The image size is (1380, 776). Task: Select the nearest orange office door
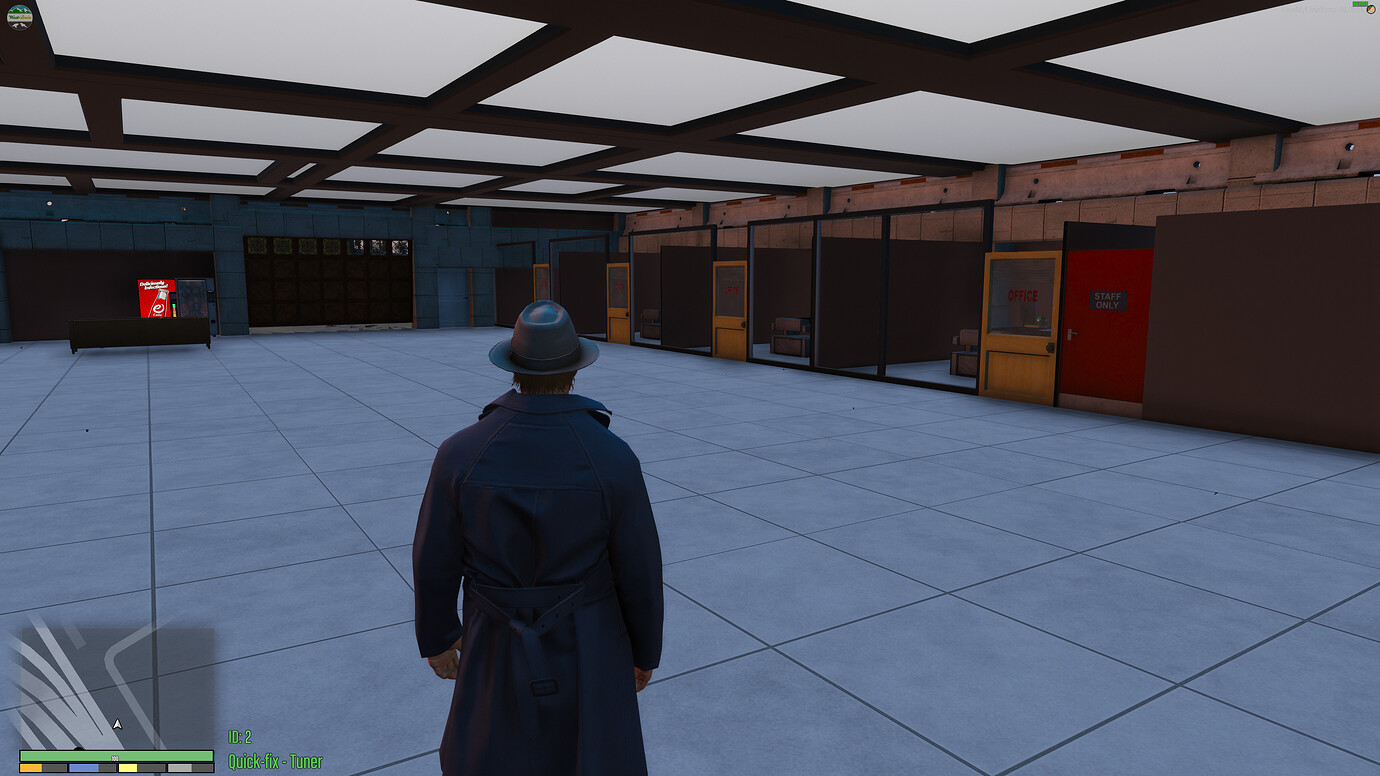[1020, 330]
